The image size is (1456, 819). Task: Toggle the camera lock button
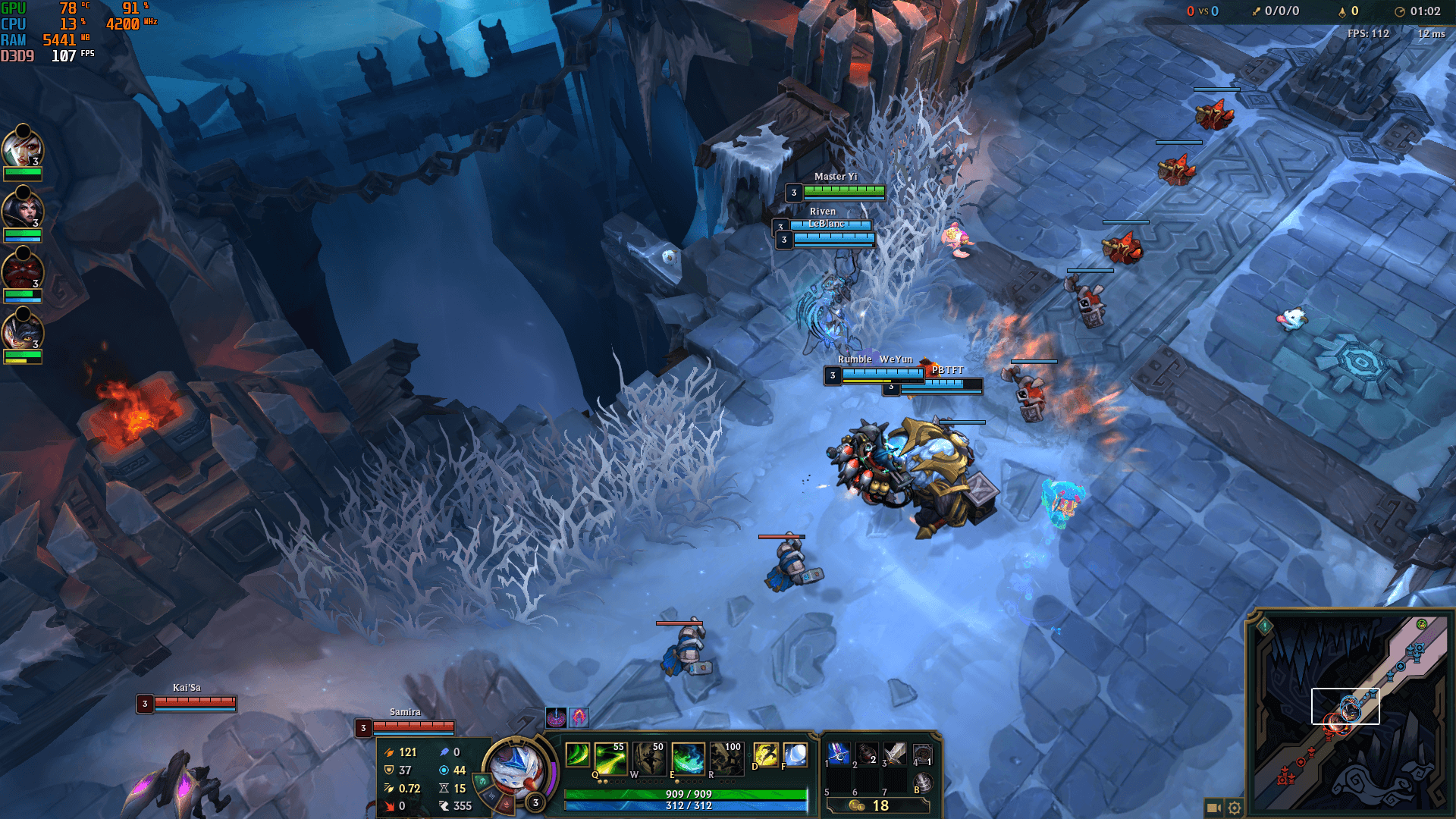[x=1213, y=808]
